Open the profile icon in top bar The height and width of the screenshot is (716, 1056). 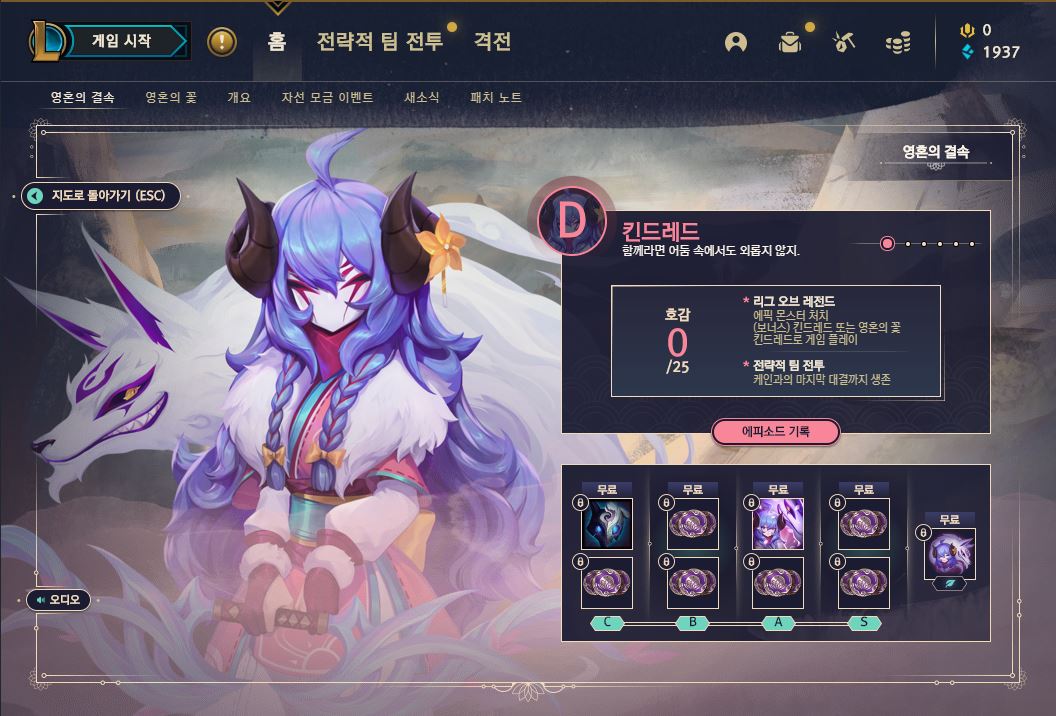(736, 42)
